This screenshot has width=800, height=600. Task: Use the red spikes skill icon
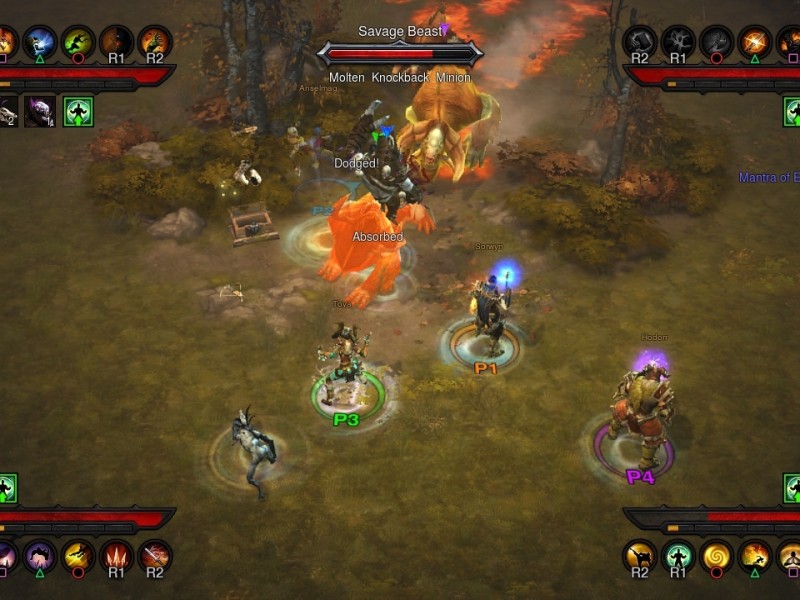[117, 556]
